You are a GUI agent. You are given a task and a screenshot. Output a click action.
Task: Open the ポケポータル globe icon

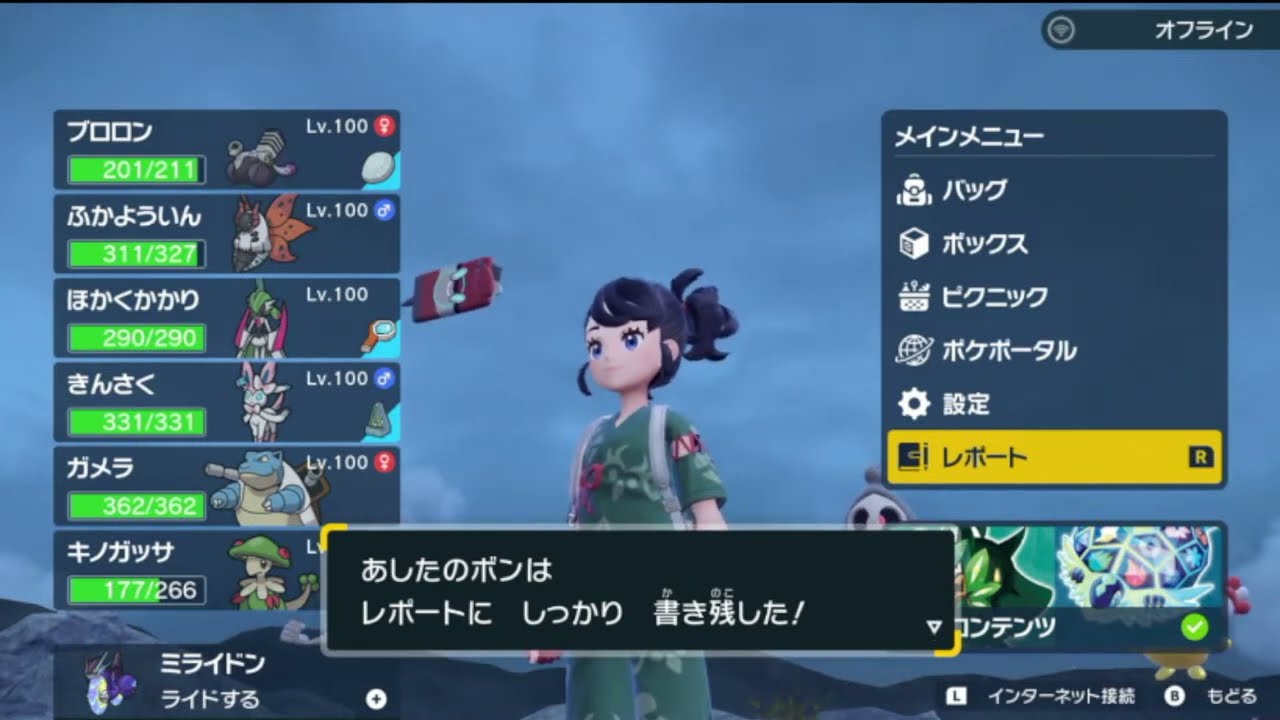click(x=914, y=350)
